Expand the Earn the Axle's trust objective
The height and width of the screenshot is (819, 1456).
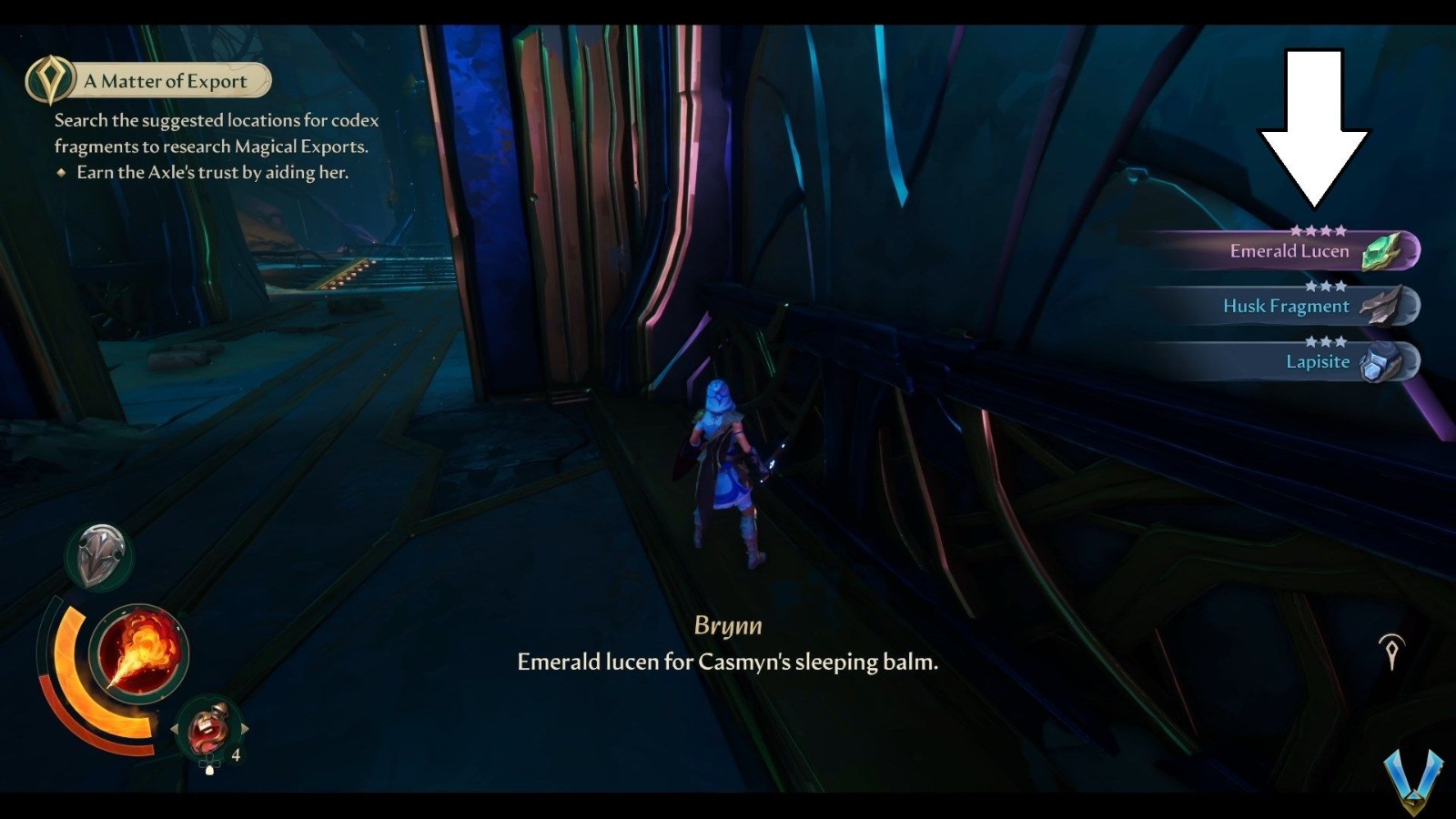(211, 173)
